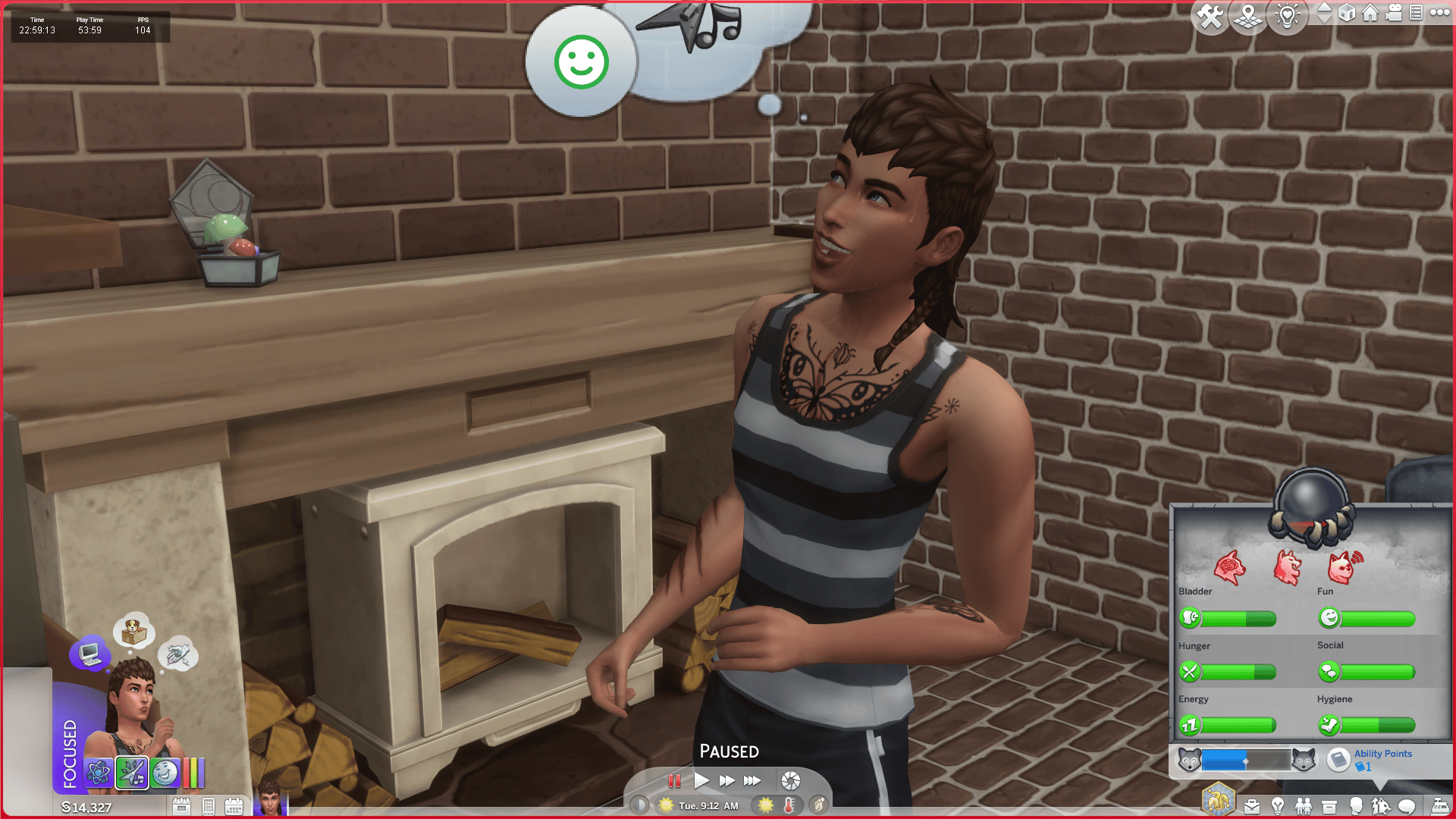Open the phone from the bottom bar
1456x819 pixels.
(x=209, y=807)
